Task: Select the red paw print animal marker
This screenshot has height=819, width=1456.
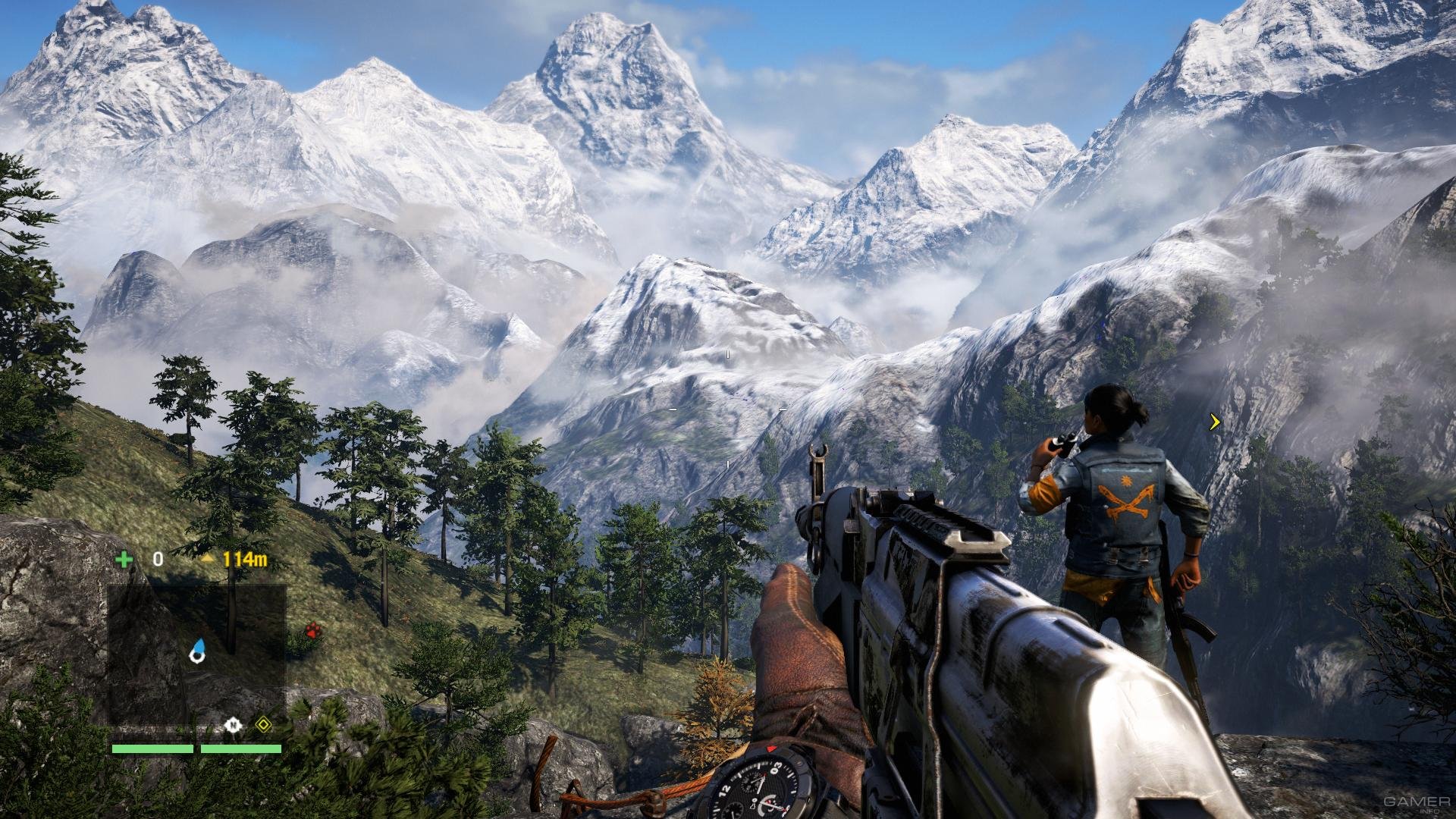Action: [312, 629]
